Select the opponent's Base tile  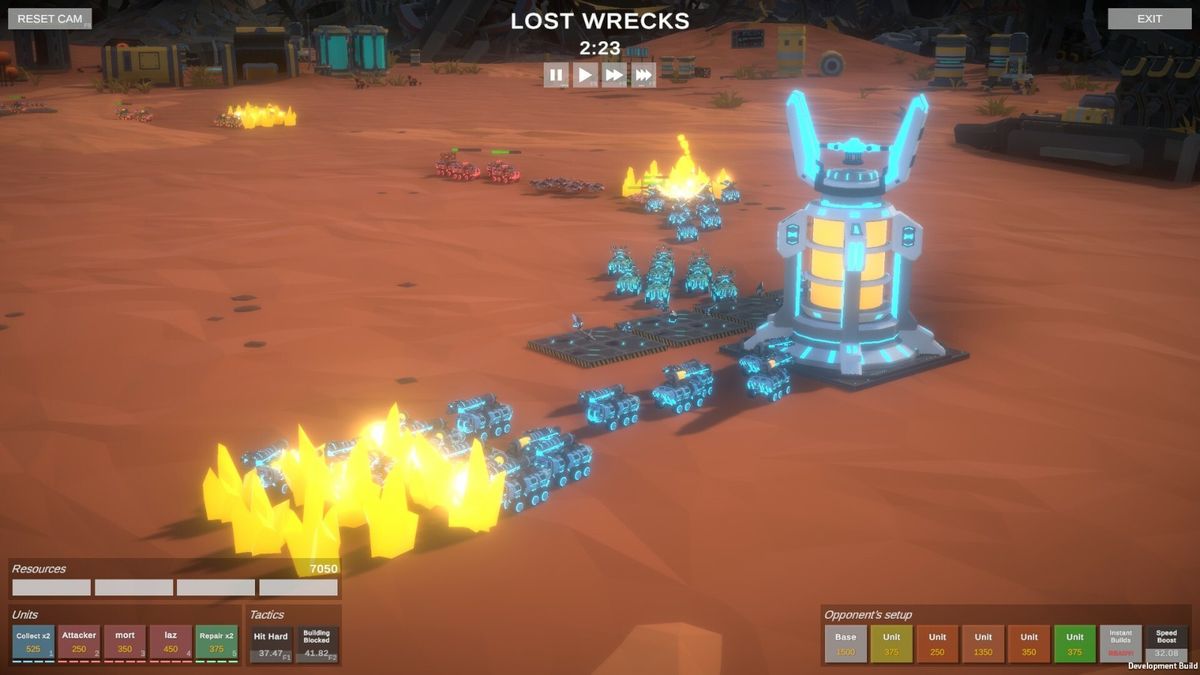point(845,644)
